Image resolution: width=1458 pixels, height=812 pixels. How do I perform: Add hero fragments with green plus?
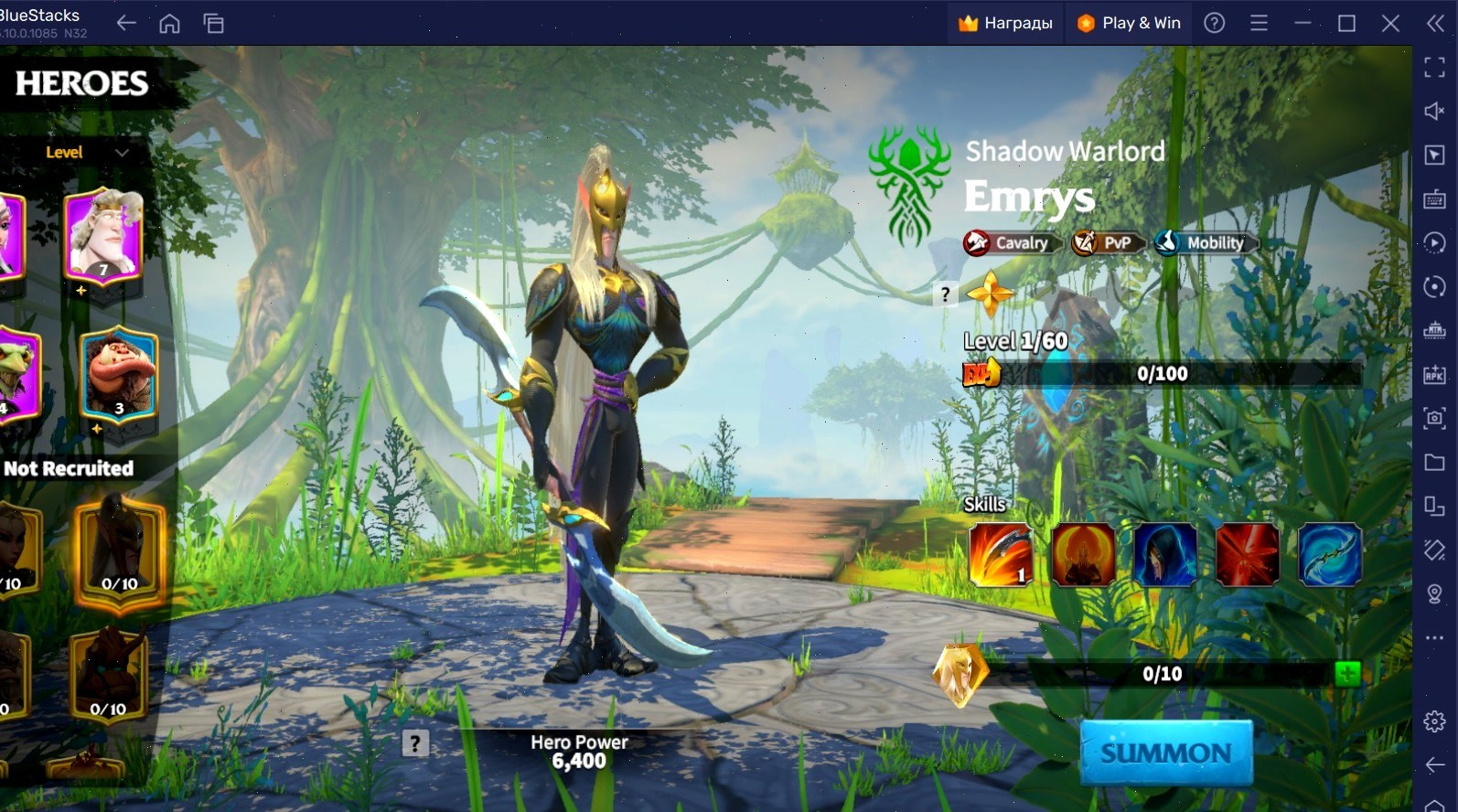coord(1346,674)
